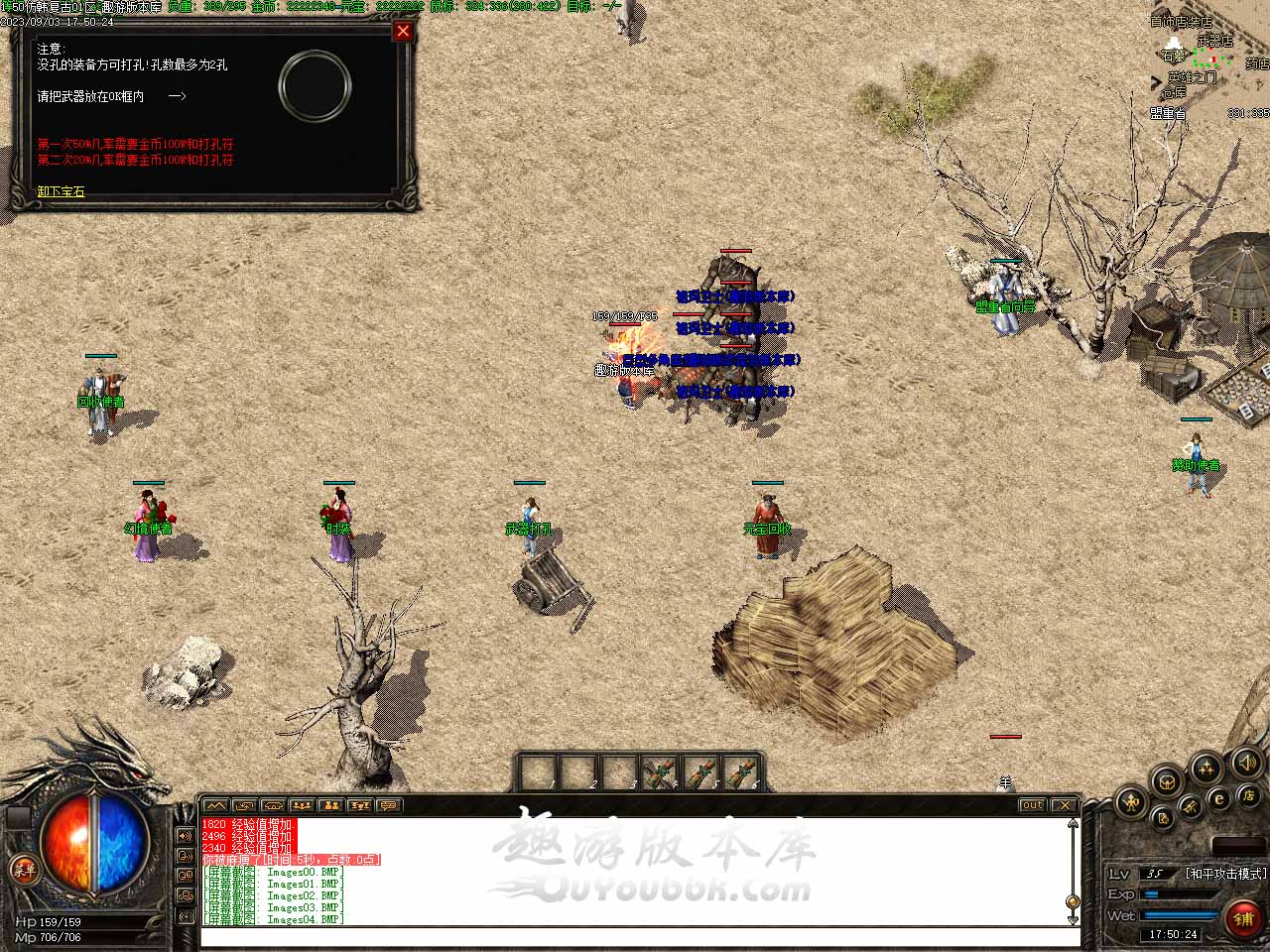Open the round 菜单 menu button
The height and width of the screenshot is (952, 1270).
point(23,870)
